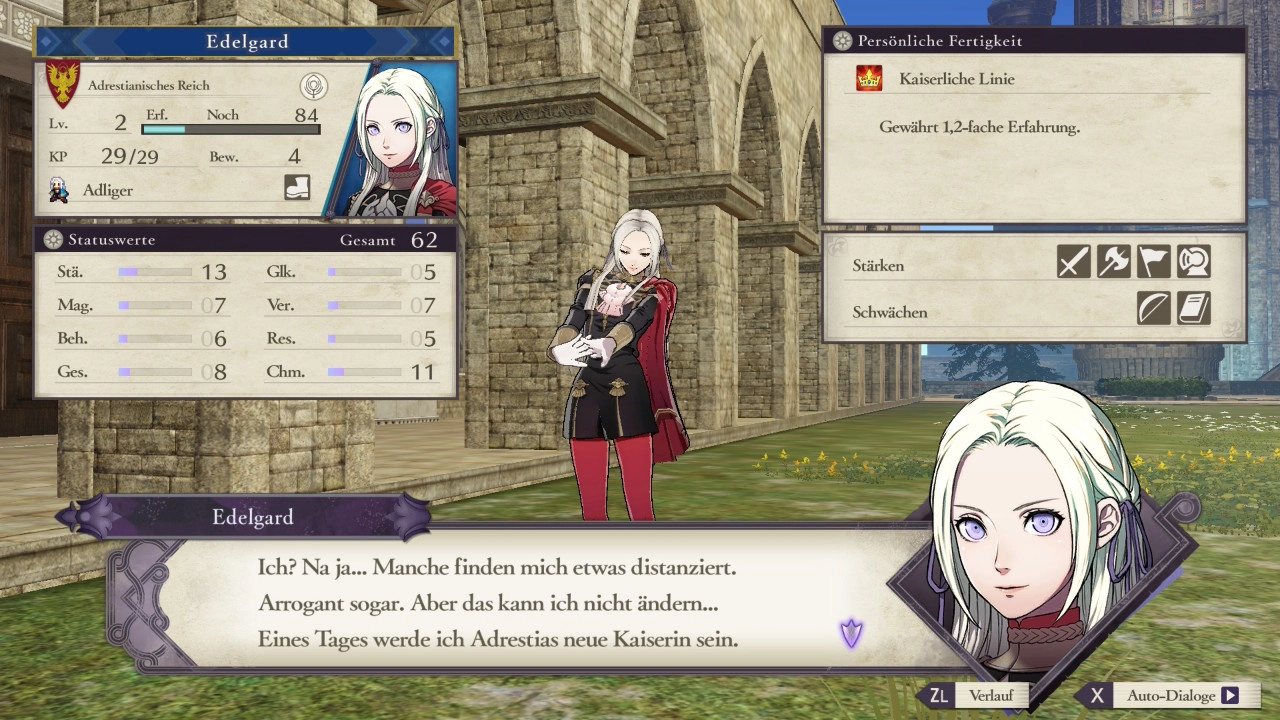Inspect the round crest emblem icon
This screenshot has width=1280, height=720.
pyautogui.click(x=314, y=86)
